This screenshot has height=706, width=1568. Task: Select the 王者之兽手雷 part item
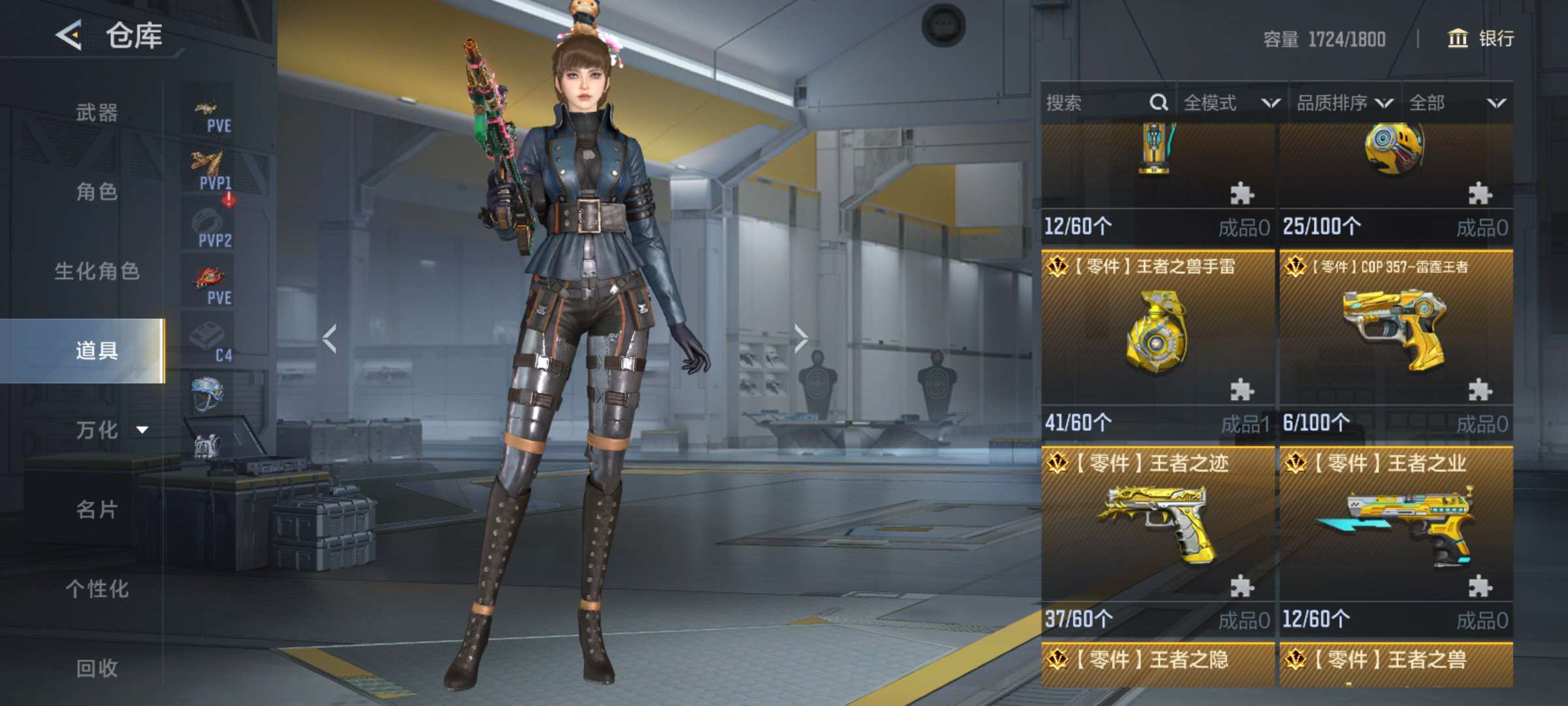pyautogui.click(x=1157, y=333)
